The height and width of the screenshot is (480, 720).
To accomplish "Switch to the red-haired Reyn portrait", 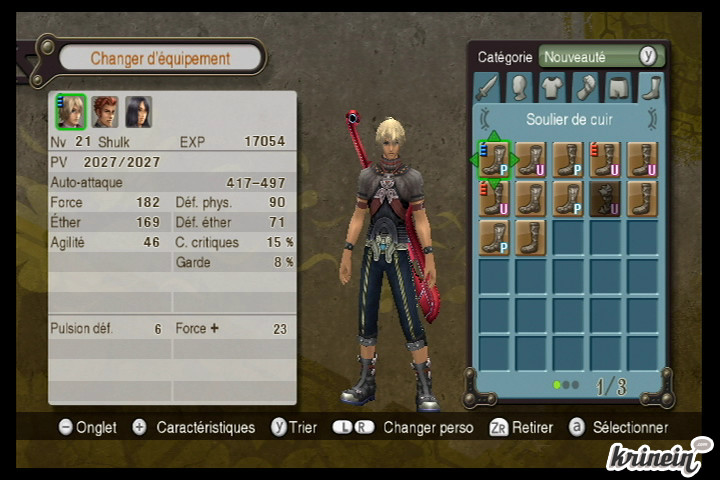I will pyautogui.click(x=105, y=111).
